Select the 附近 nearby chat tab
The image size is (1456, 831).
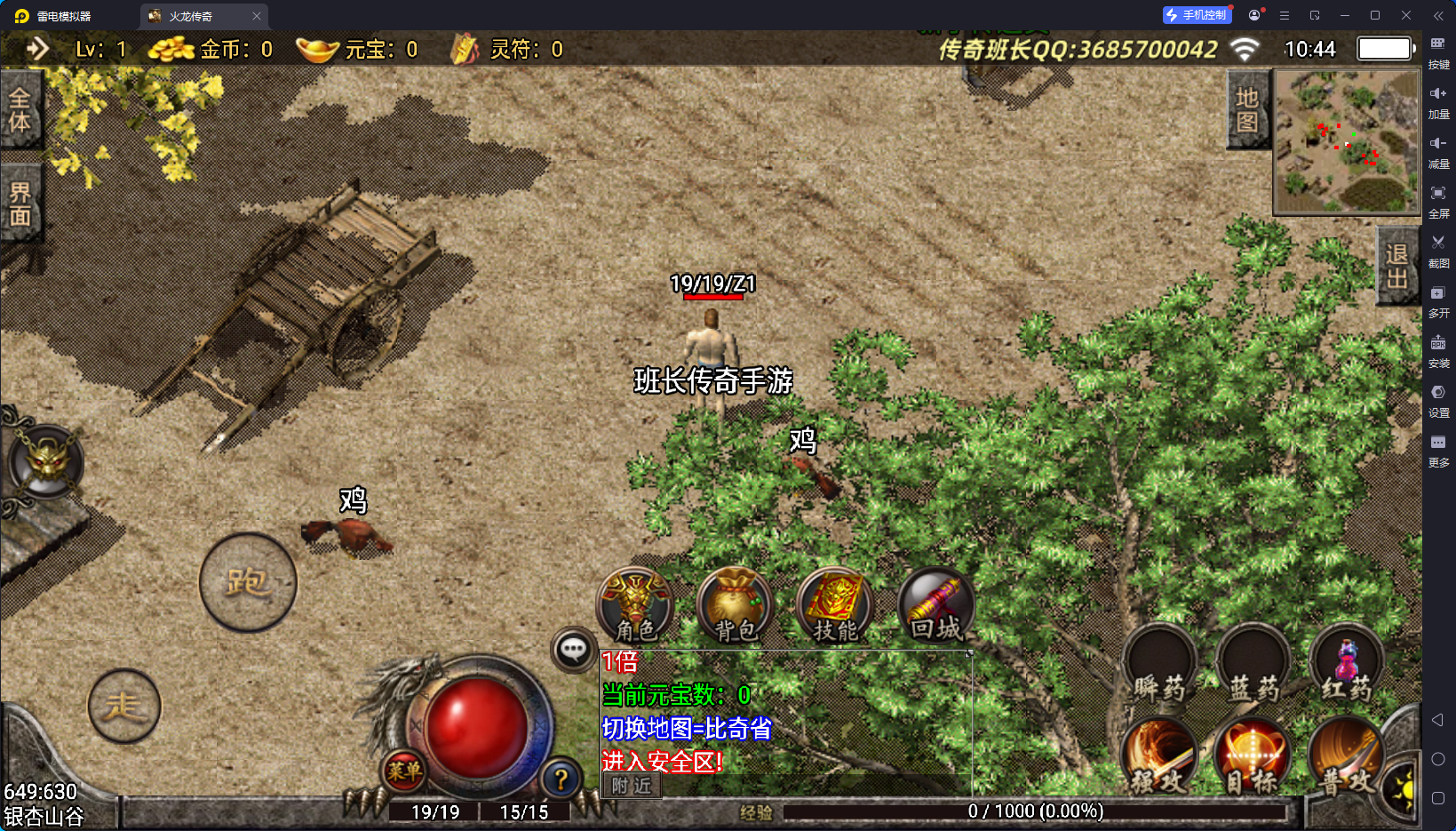coord(632,786)
